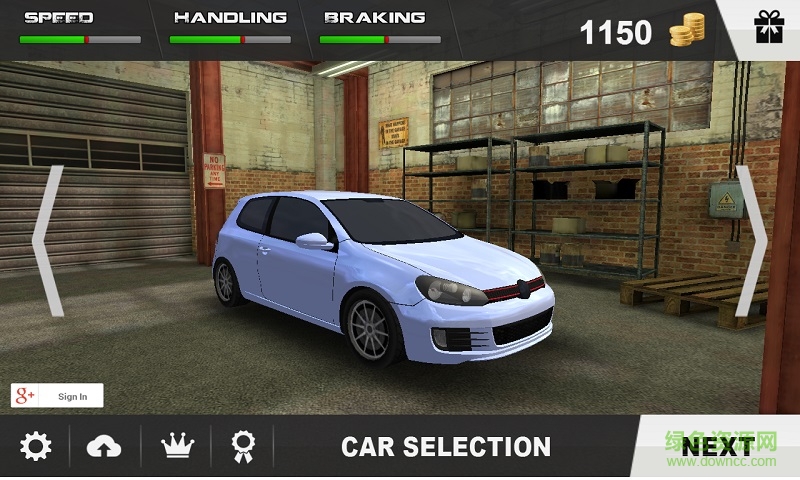Show the crown leaderboard

coord(177,446)
